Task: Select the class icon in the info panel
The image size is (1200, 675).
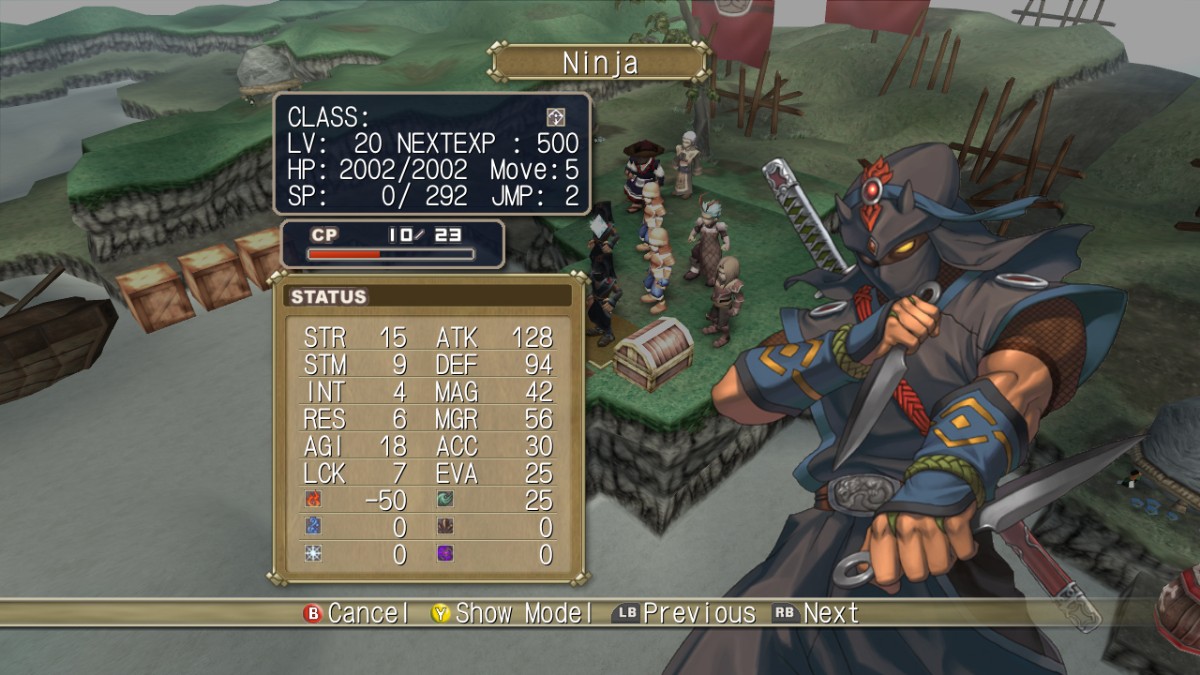Action: coord(555,117)
